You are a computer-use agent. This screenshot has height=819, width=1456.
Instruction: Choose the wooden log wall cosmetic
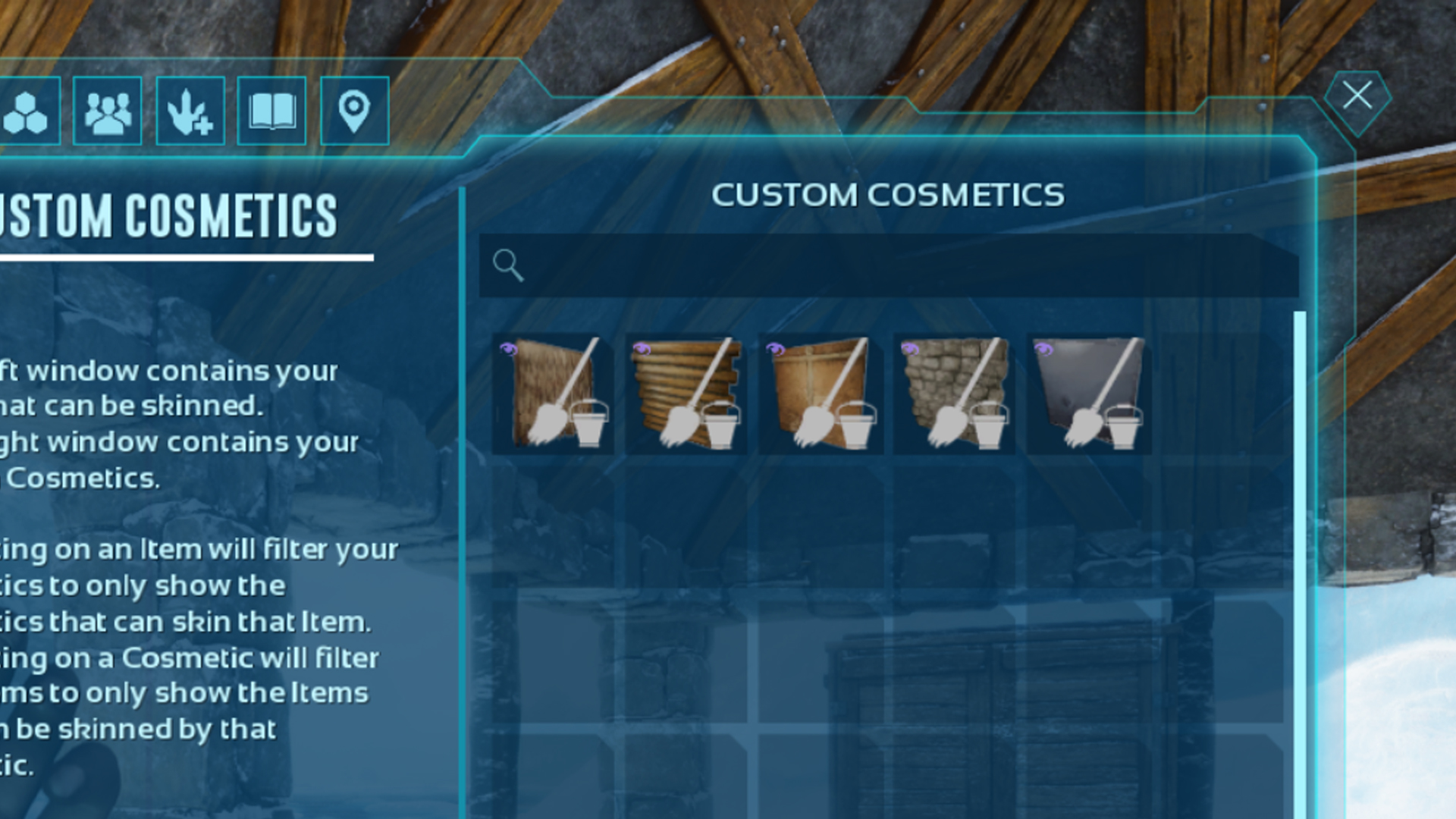686,393
